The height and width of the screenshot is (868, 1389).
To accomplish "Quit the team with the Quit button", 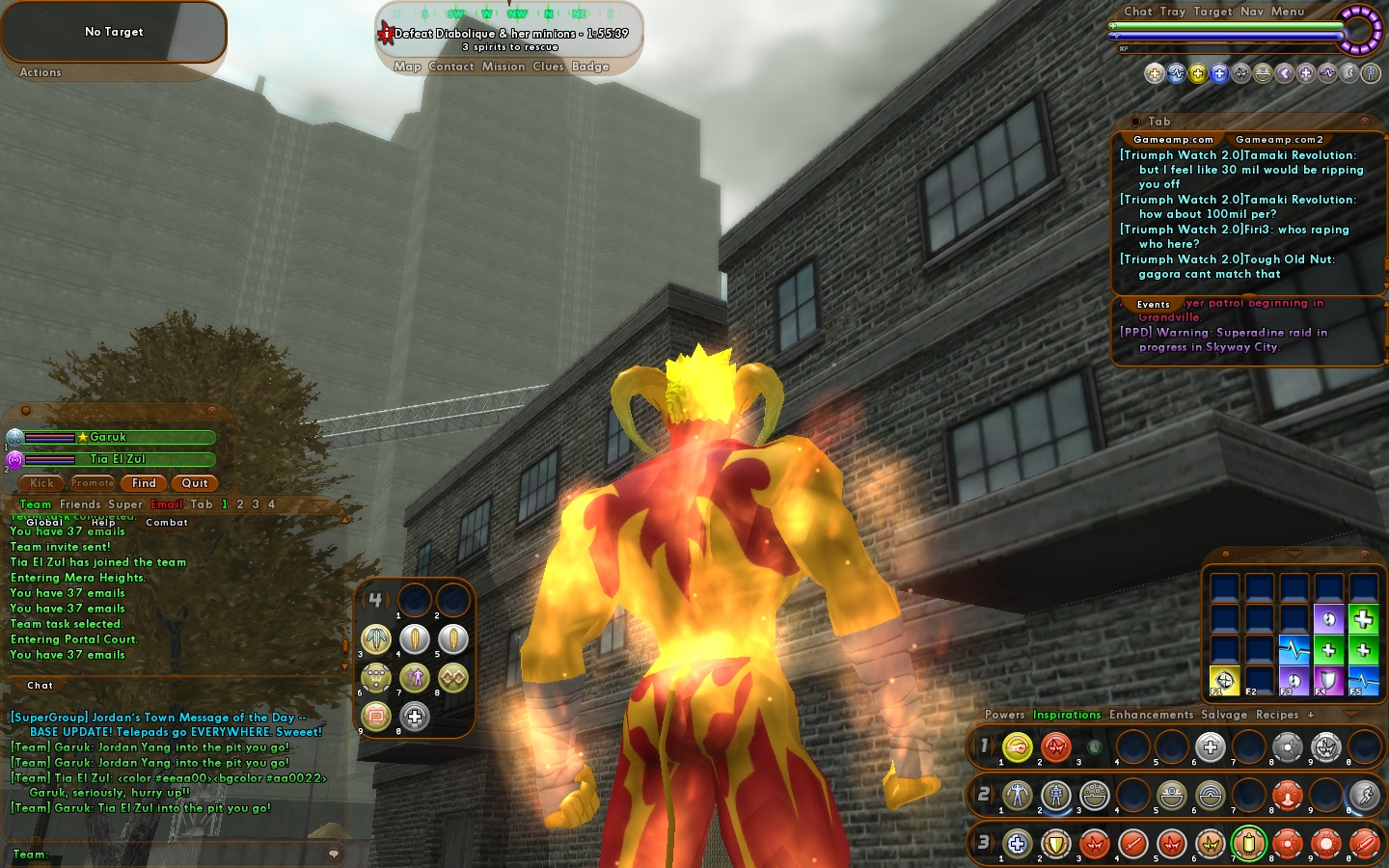I will [x=195, y=483].
